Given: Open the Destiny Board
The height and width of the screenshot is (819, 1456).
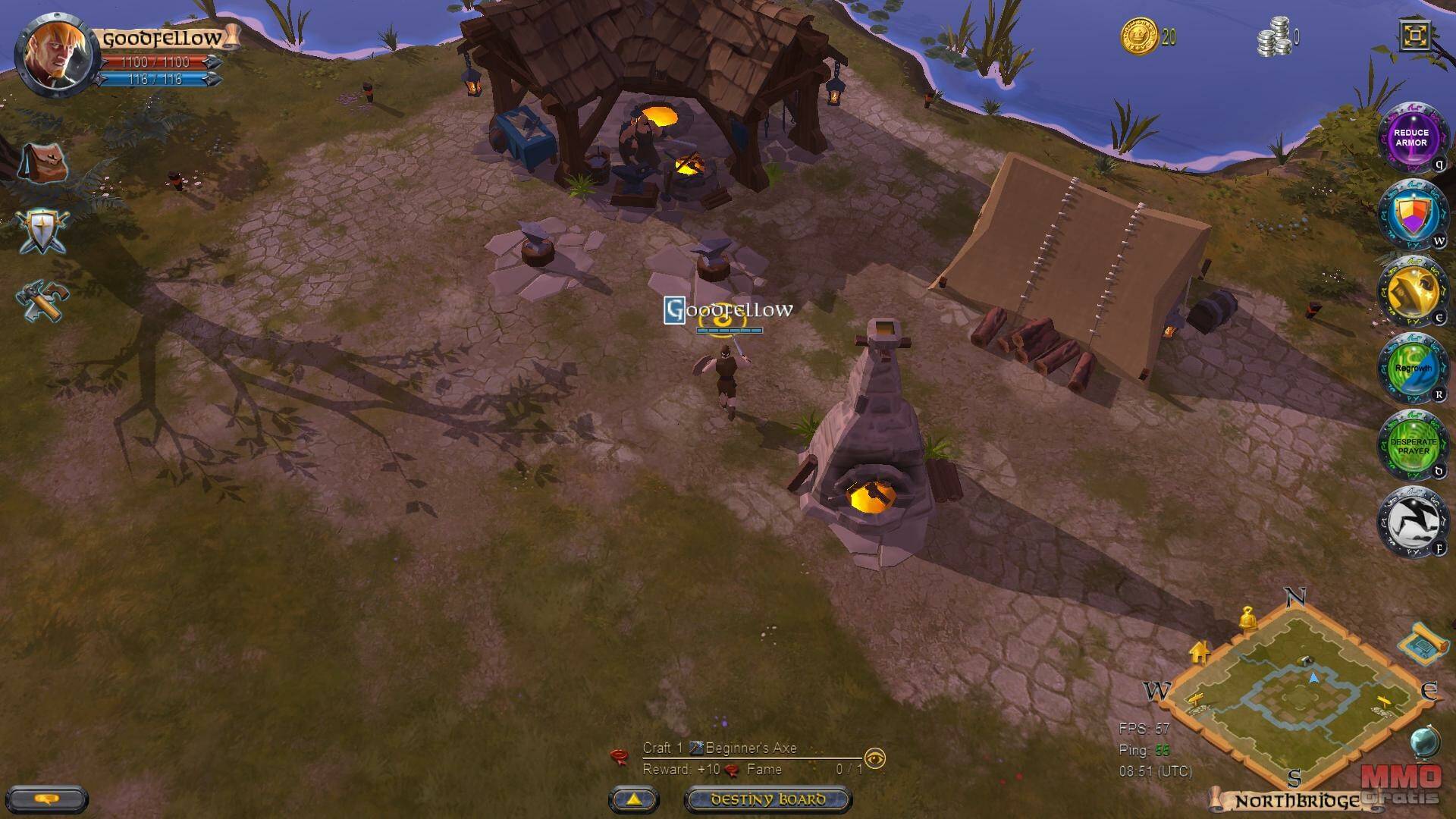Looking at the screenshot, I should (767, 799).
